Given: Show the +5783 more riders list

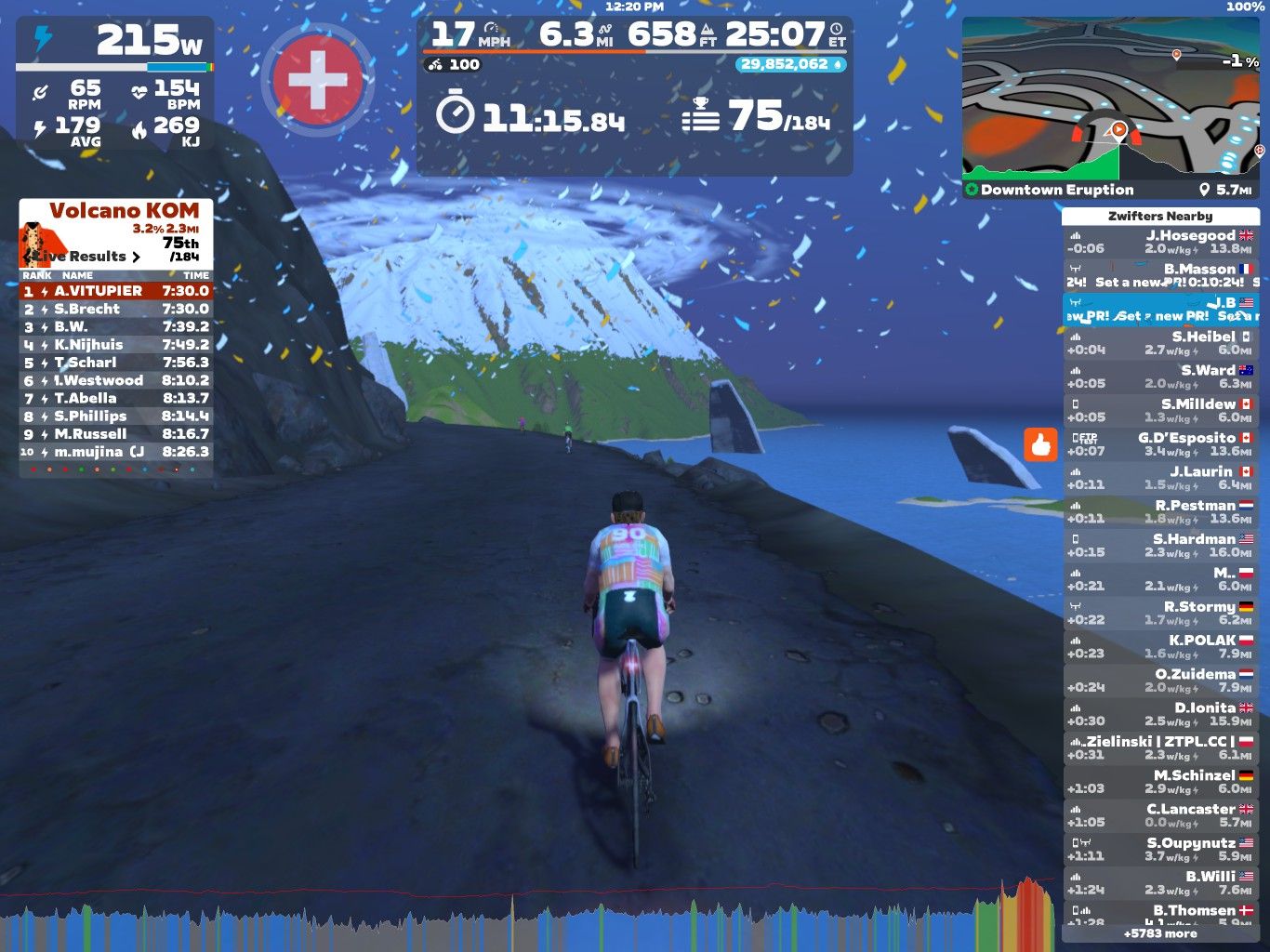Looking at the screenshot, I should pos(1159,933).
